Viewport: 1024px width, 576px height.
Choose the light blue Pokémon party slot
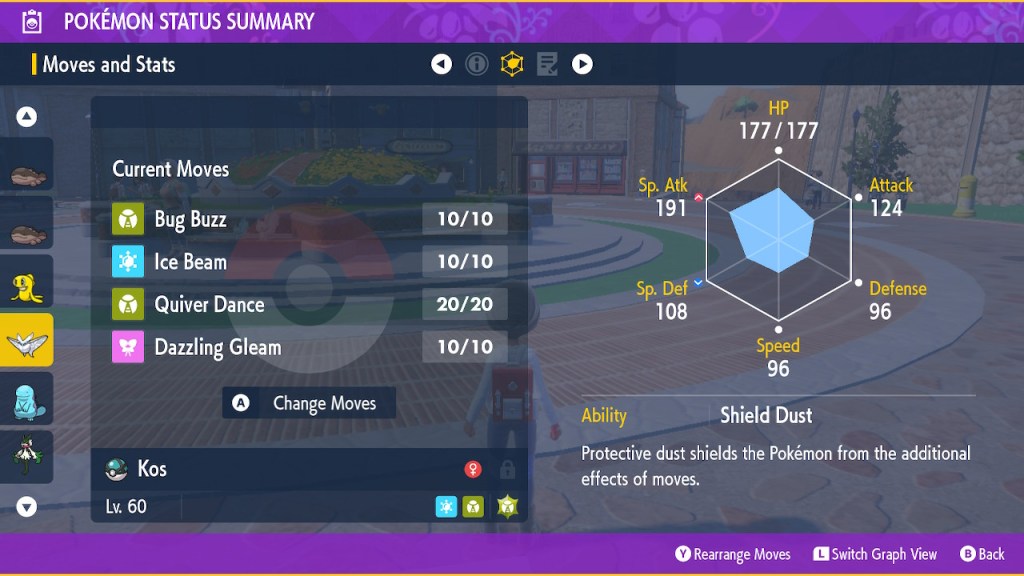pyautogui.click(x=27, y=399)
